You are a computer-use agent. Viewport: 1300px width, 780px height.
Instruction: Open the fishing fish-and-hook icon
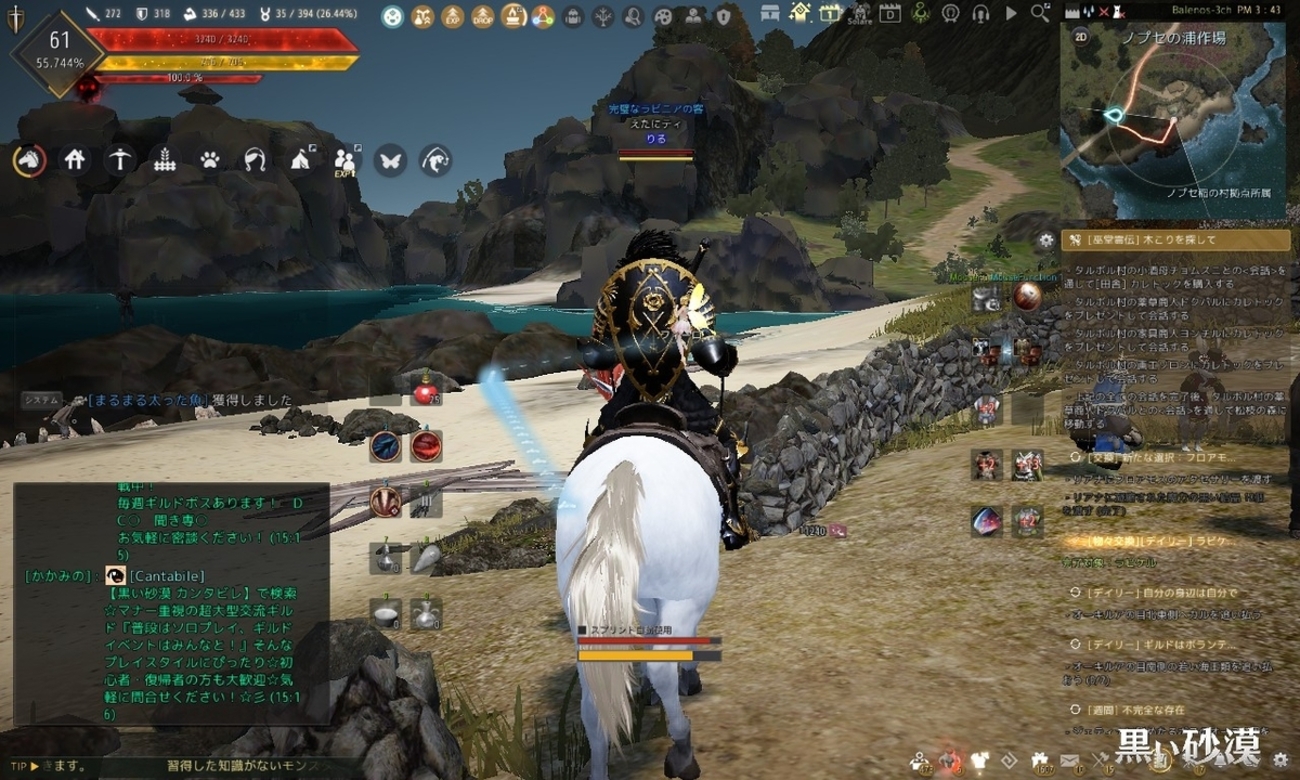[x=435, y=160]
